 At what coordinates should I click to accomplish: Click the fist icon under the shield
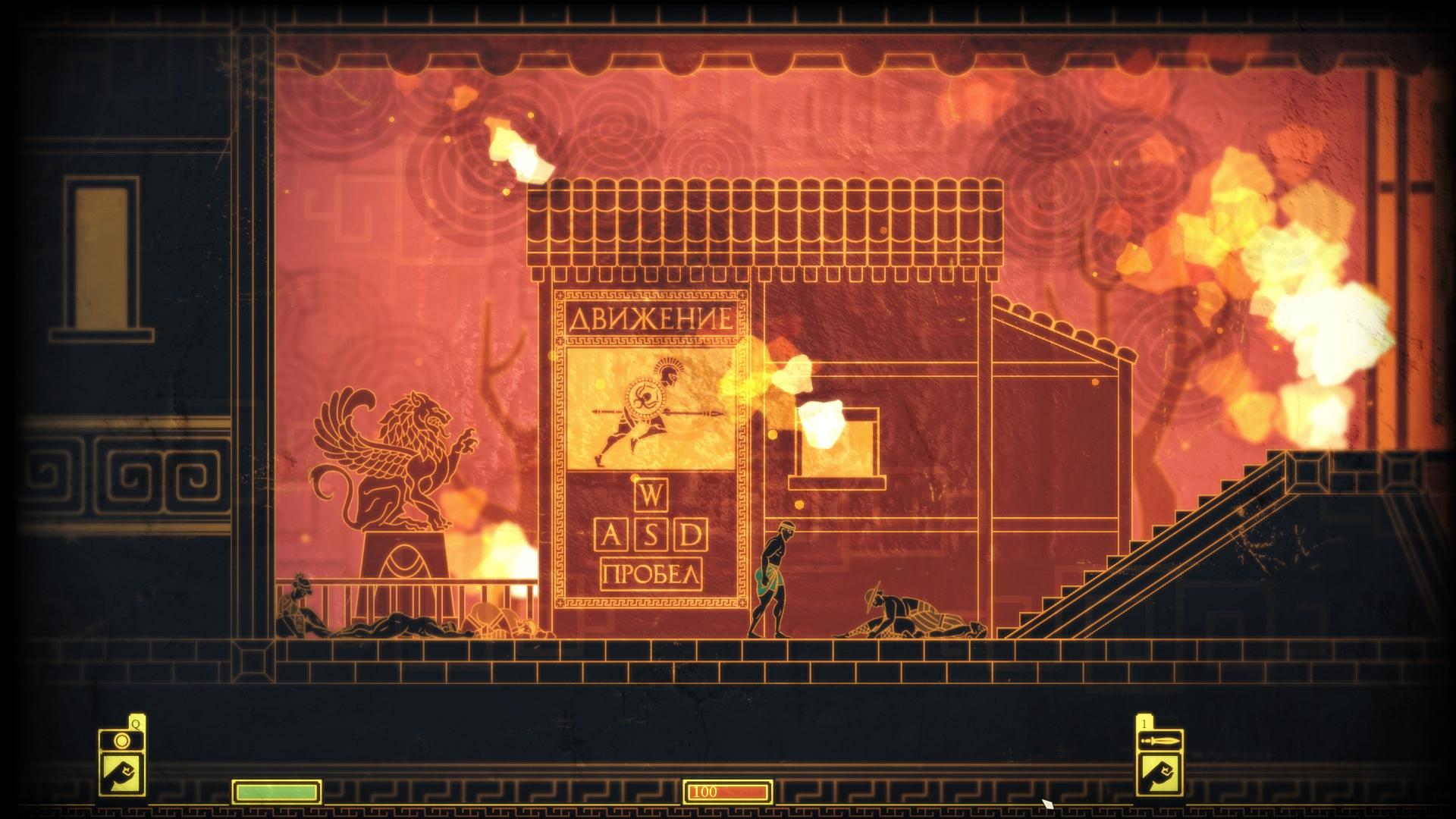tap(121, 773)
